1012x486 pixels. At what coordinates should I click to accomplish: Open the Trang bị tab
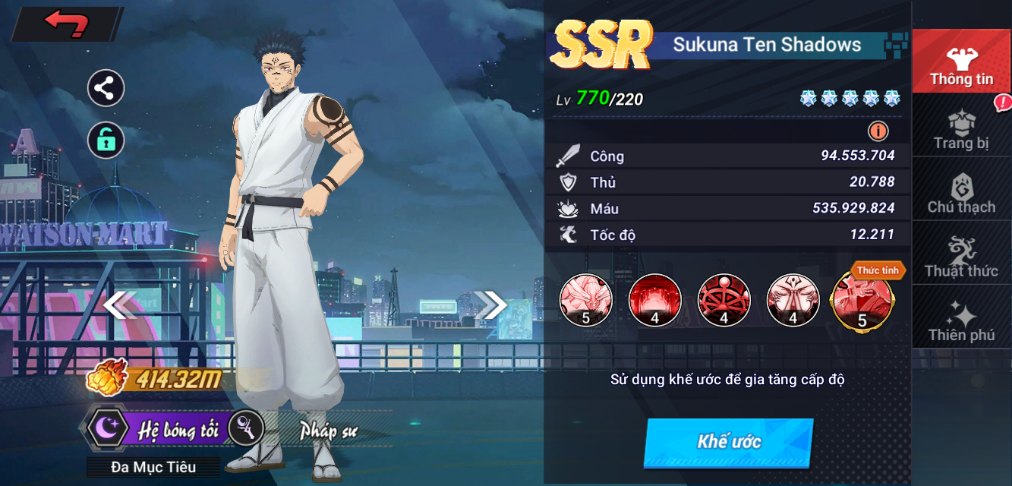pyautogui.click(x=961, y=128)
